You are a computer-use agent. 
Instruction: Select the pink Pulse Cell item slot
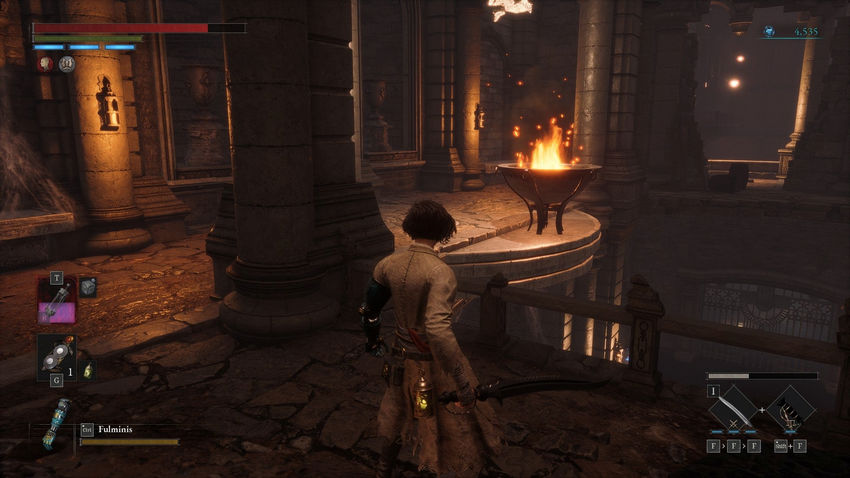pos(57,300)
